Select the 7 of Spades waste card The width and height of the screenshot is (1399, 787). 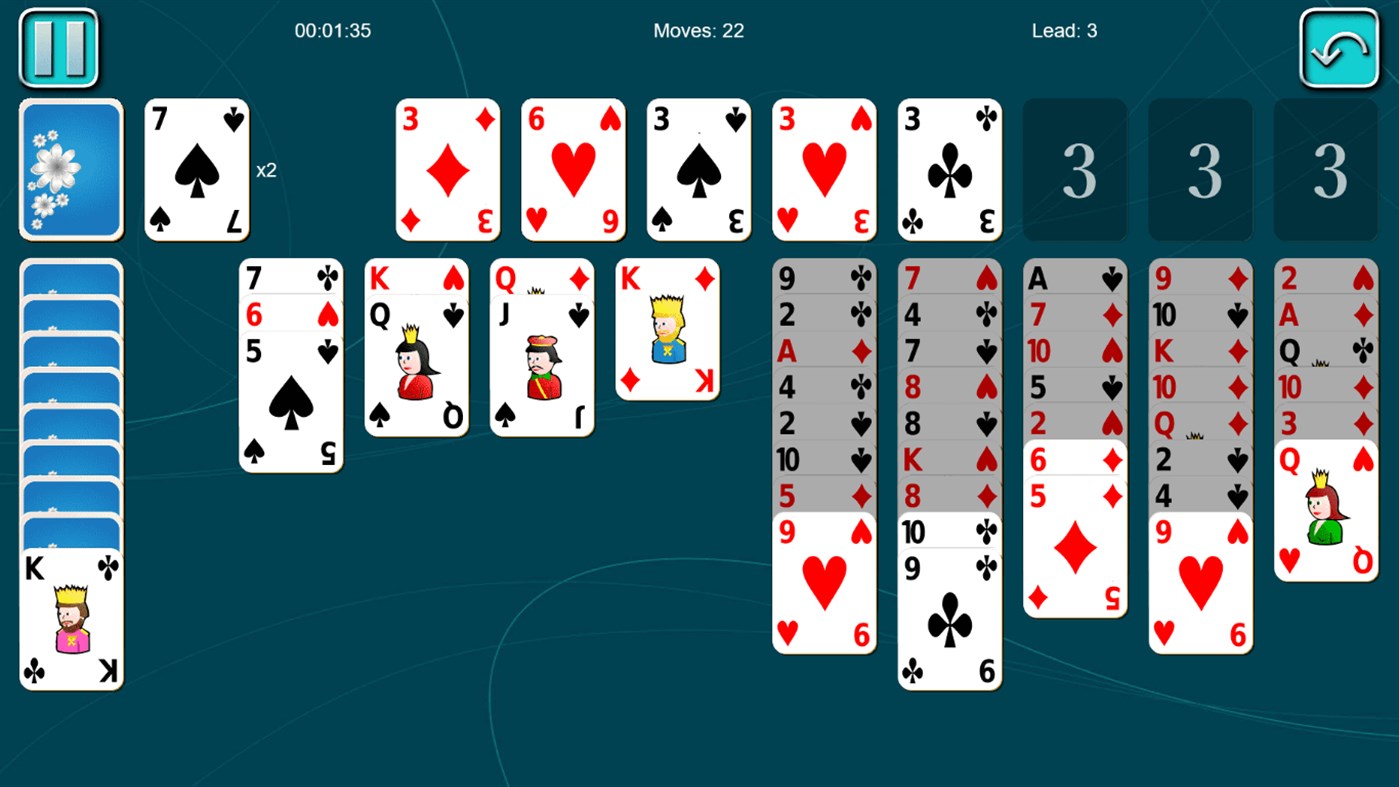point(196,168)
